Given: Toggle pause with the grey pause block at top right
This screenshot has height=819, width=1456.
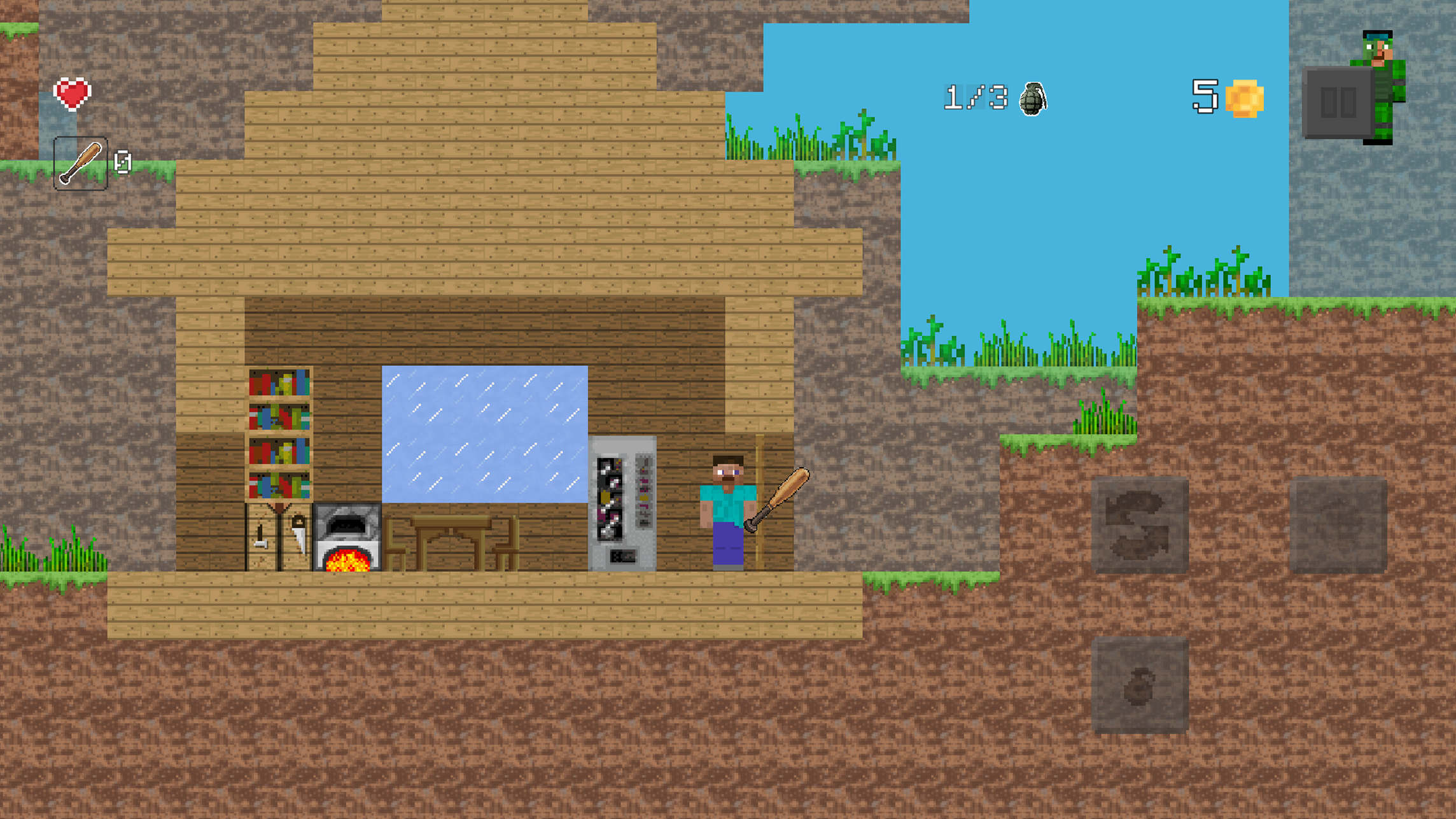Looking at the screenshot, I should 1337,102.
